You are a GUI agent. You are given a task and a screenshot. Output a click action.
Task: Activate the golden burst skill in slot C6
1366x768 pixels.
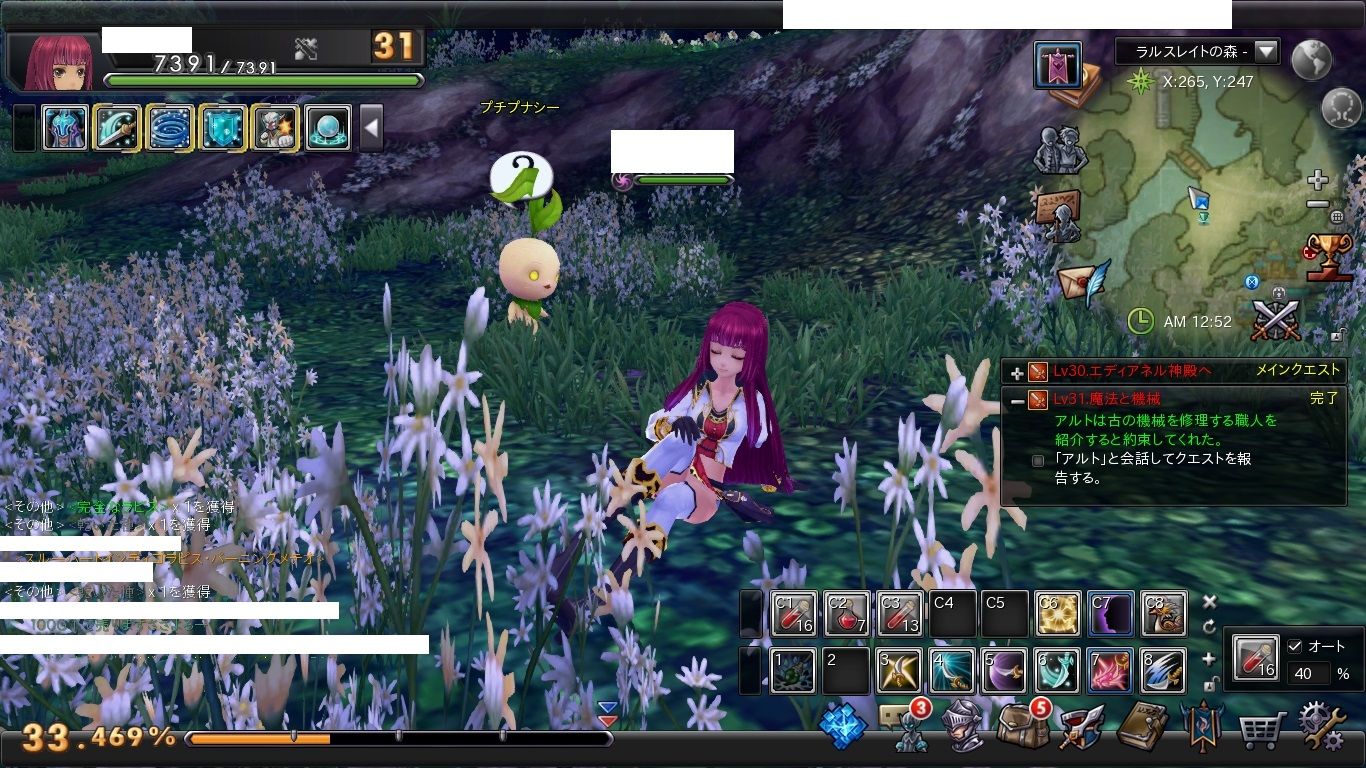pyautogui.click(x=1058, y=614)
